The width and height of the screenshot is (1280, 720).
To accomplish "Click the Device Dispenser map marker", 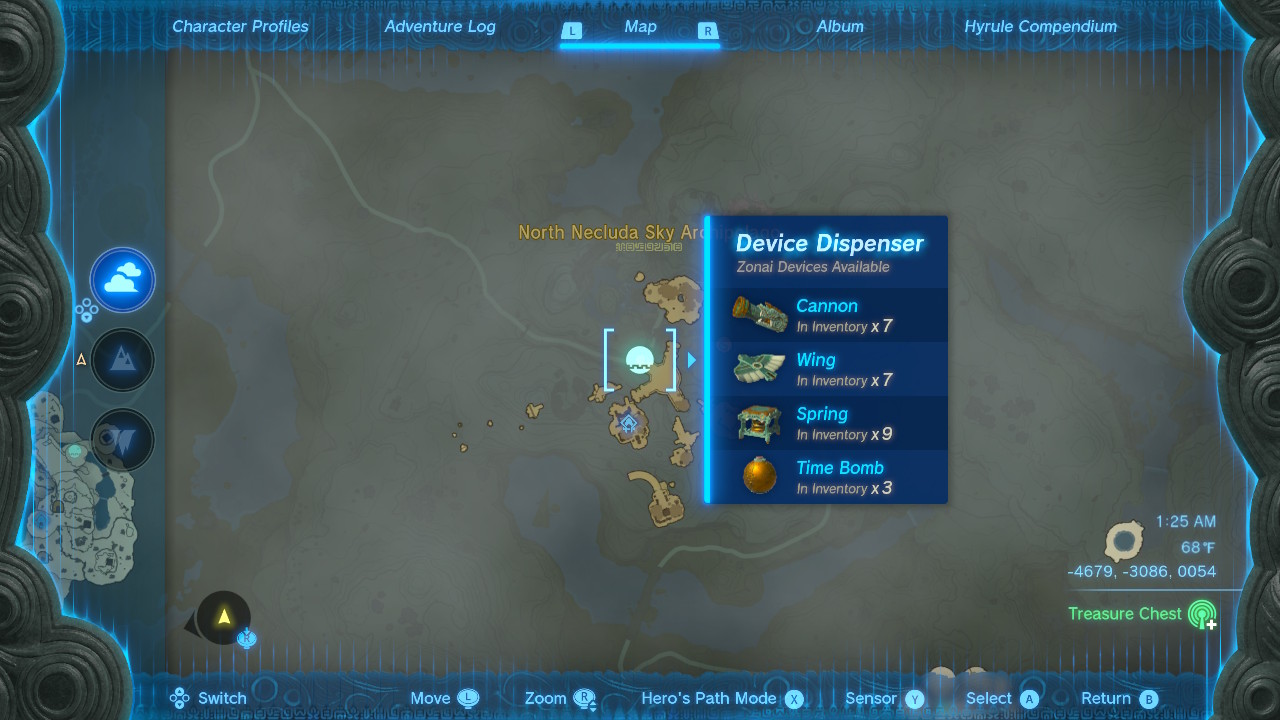I will (x=639, y=359).
